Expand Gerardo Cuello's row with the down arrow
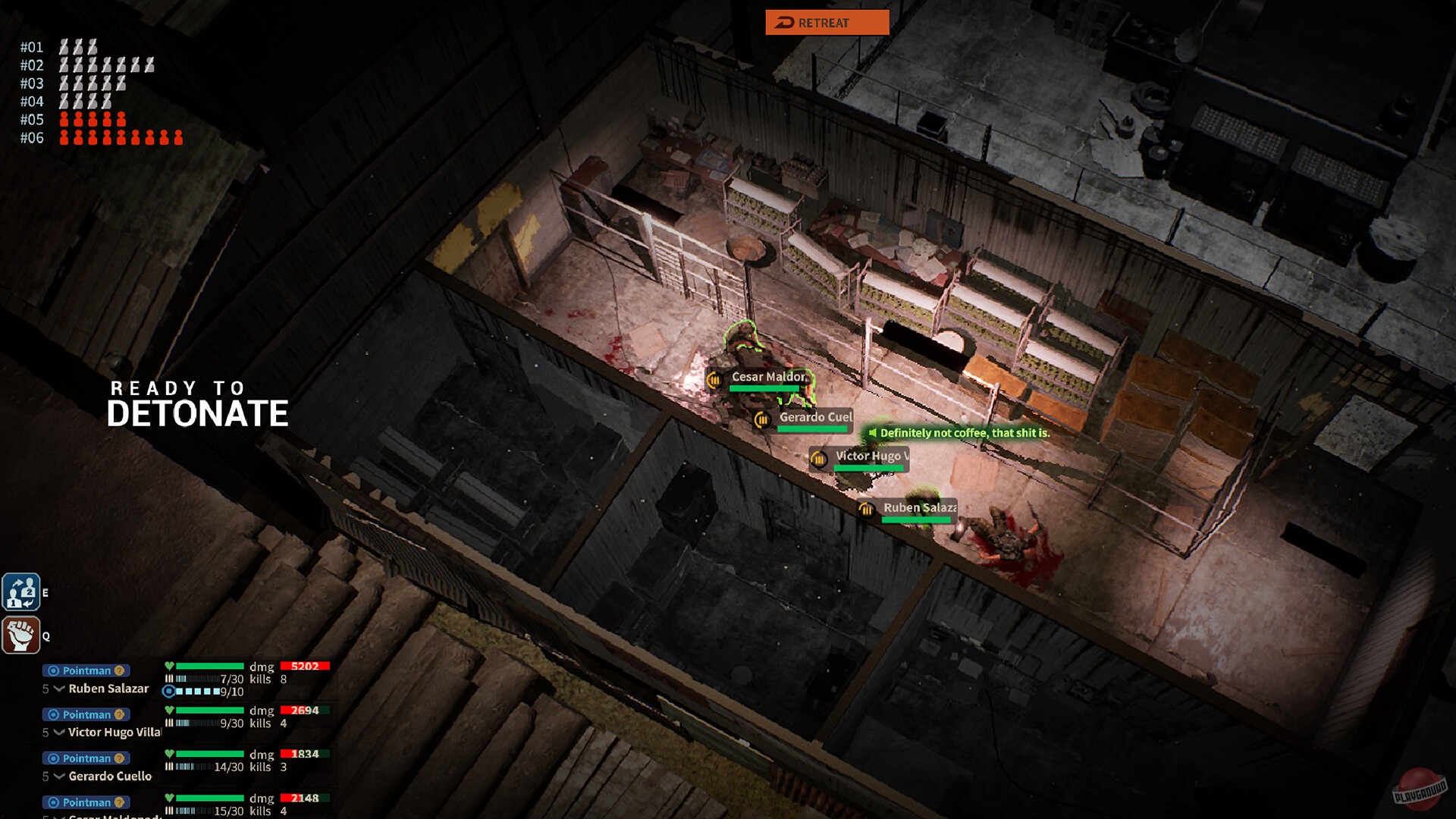Image resolution: width=1456 pixels, height=819 pixels. 58,775
